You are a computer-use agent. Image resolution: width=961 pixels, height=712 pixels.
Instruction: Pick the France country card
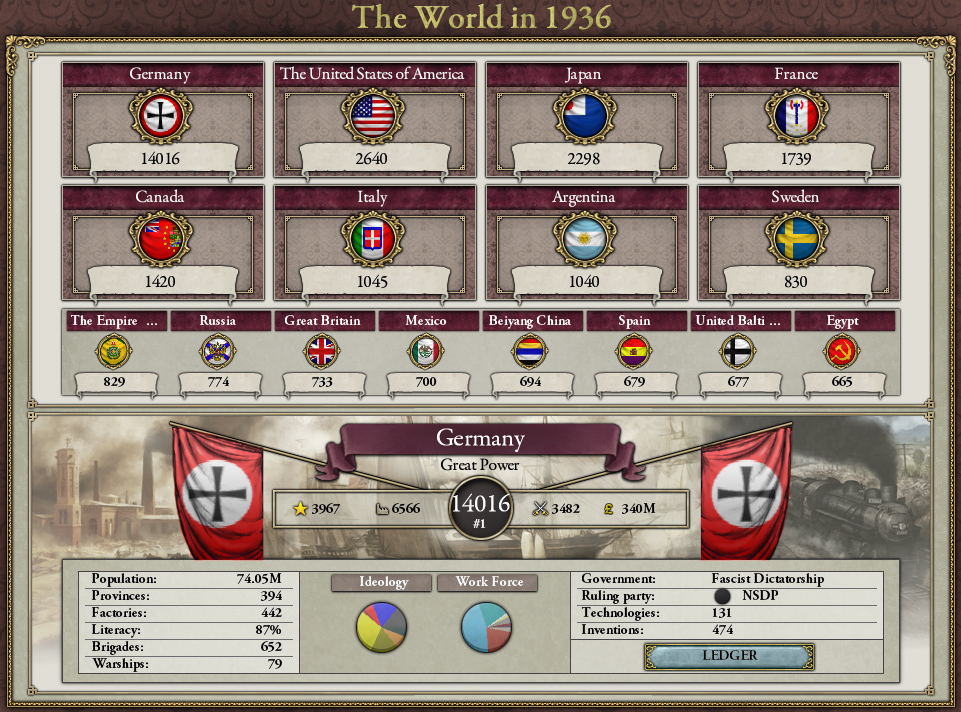pos(796,119)
